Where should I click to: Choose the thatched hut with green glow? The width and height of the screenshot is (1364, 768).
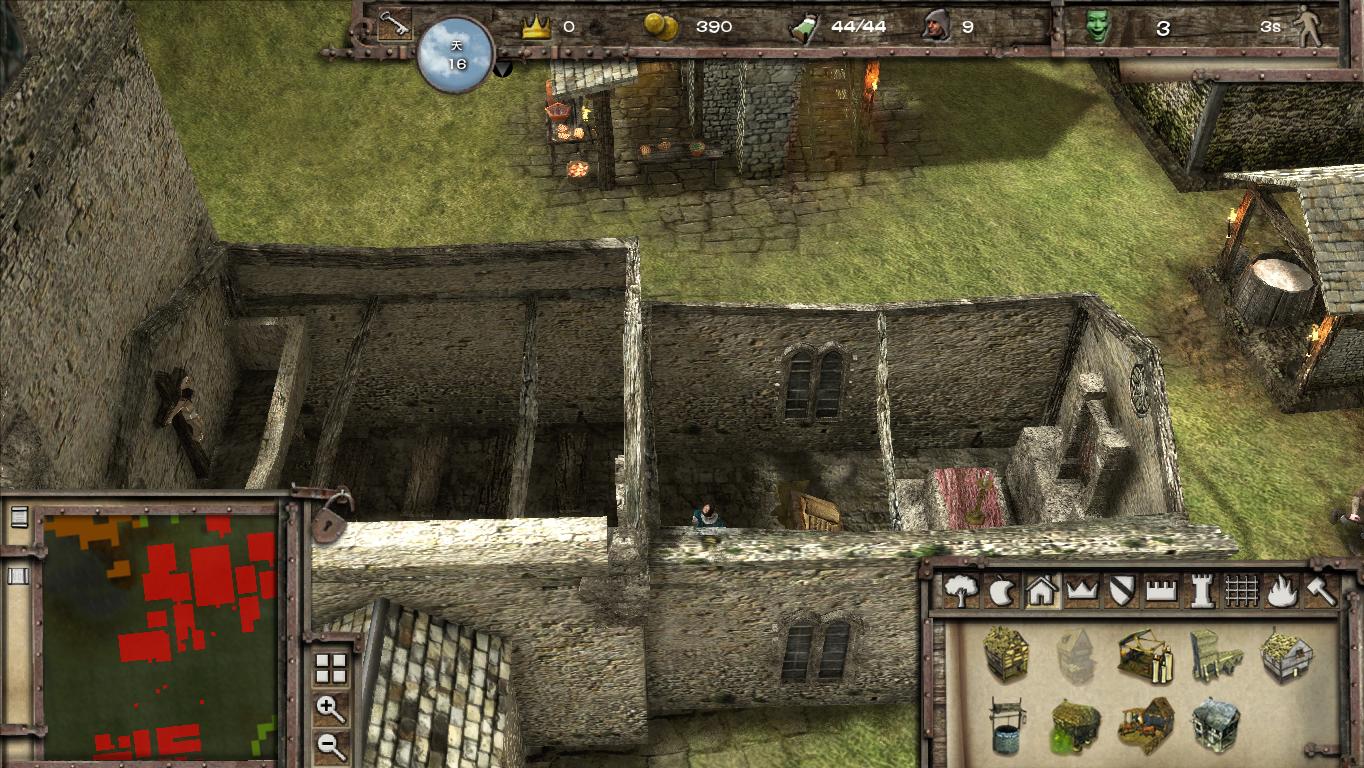pos(1076,725)
